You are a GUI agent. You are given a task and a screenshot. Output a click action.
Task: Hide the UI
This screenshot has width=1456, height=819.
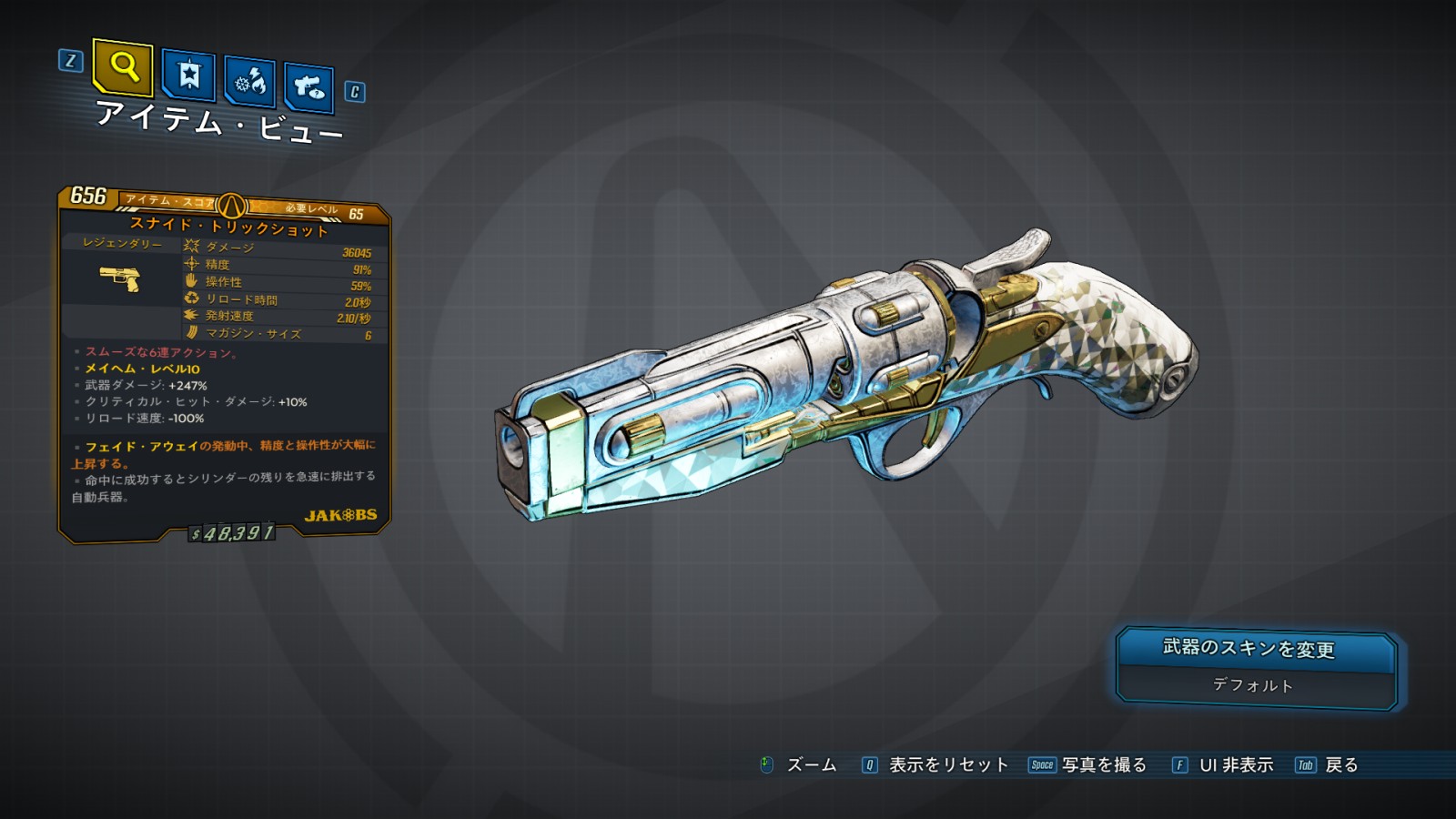pyautogui.click(x=1235, y=765)
